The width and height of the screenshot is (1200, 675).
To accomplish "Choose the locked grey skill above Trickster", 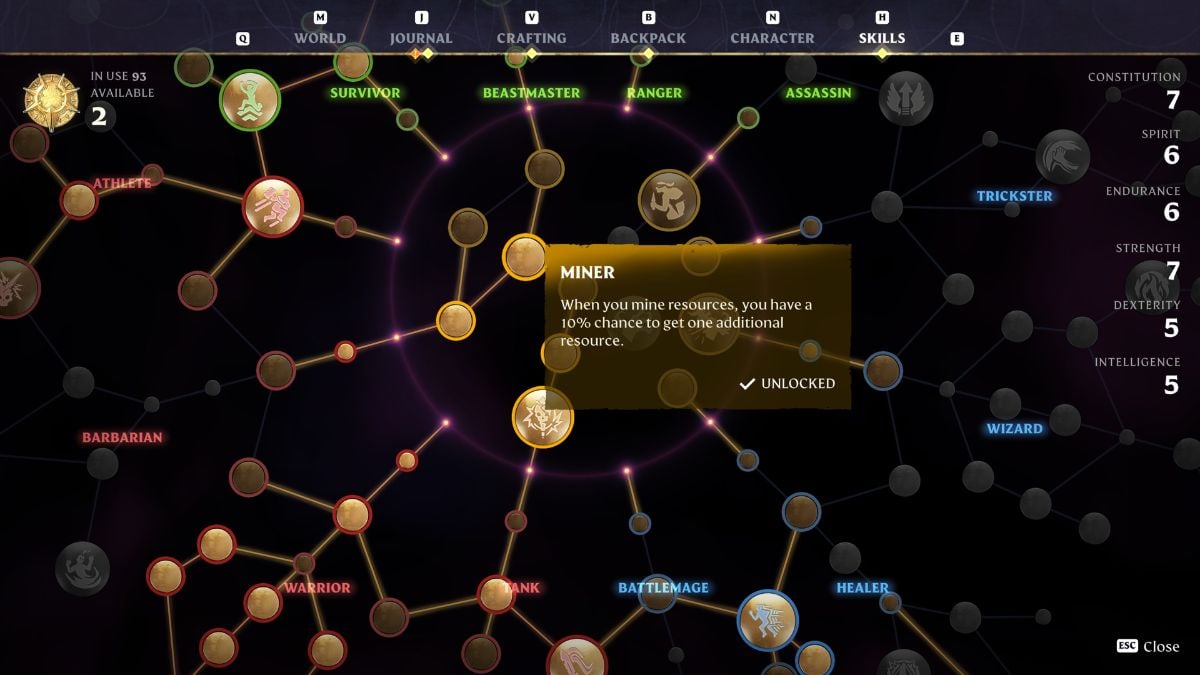I will click(x=1062, y=157).
